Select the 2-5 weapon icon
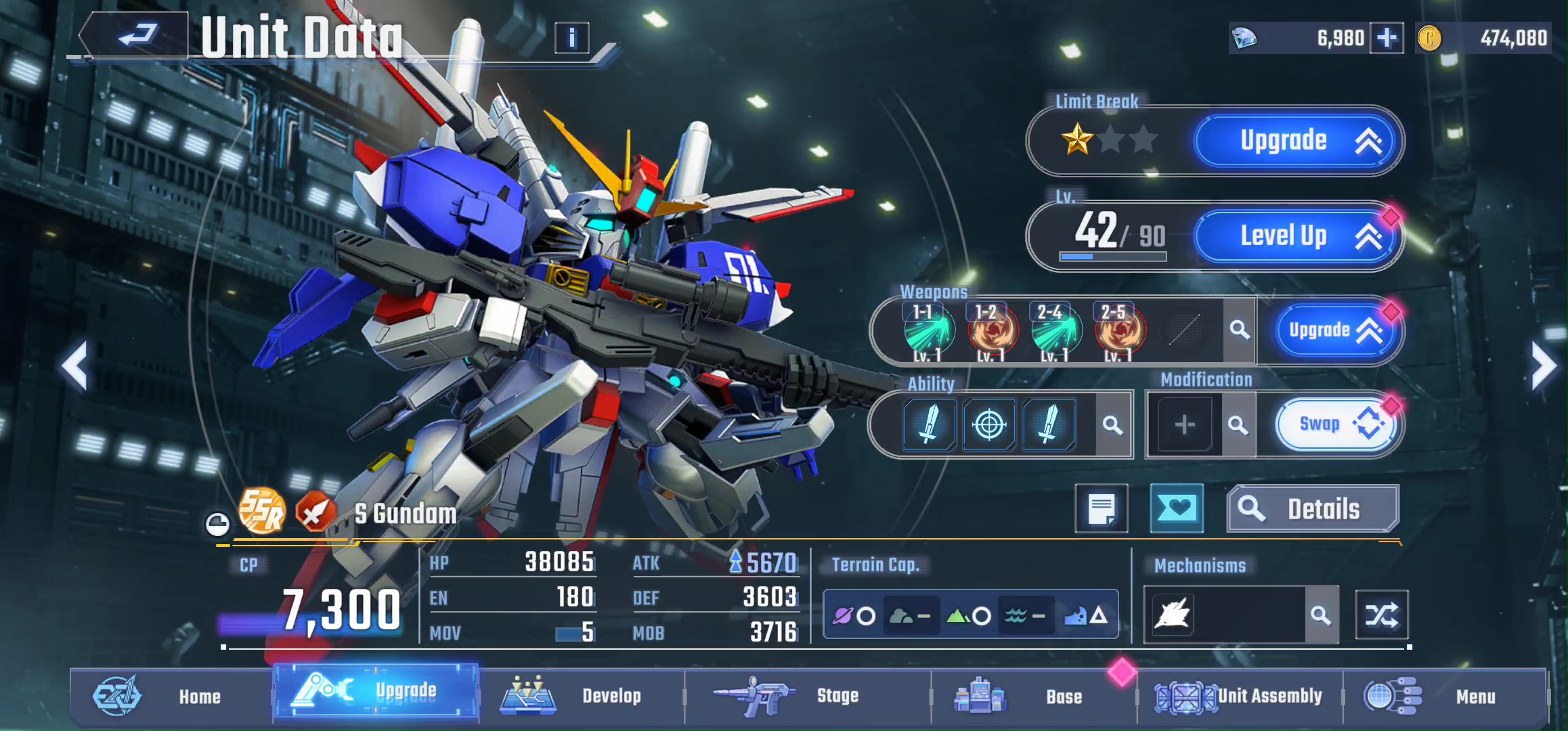Image resolution: width=1568 pixels, height=731 pixels. click(x=1119, y=330)
